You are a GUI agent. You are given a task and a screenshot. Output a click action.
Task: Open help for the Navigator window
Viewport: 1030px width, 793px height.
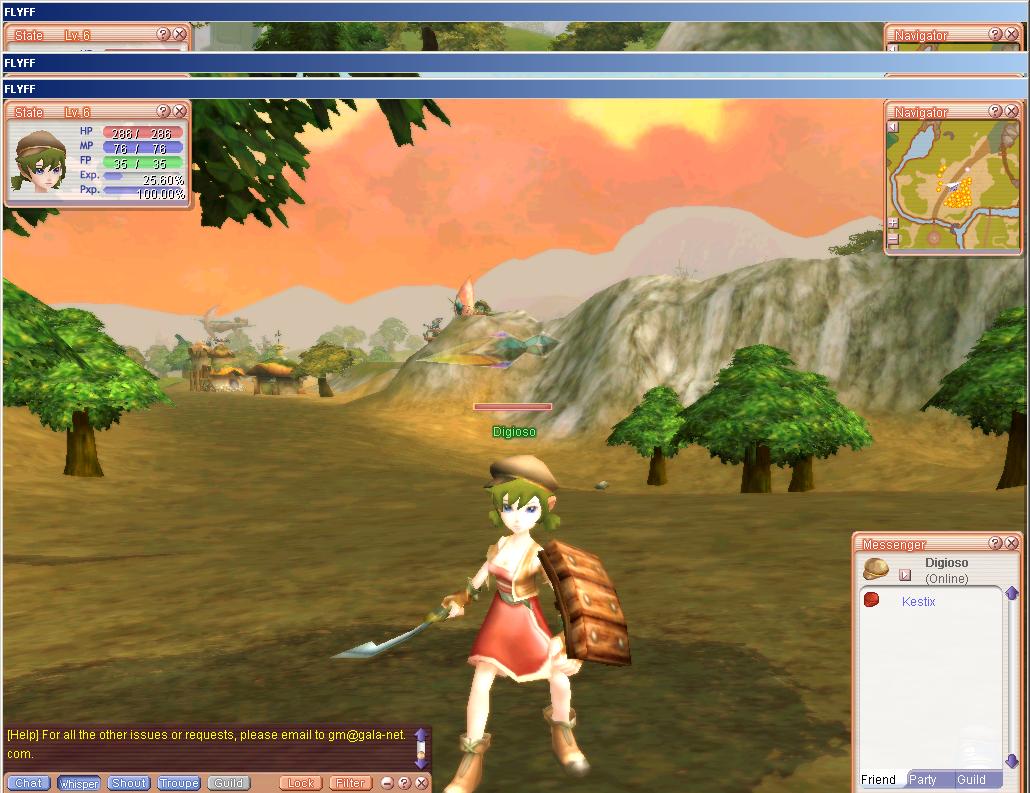pyautogui.click(x=995, y=112)
